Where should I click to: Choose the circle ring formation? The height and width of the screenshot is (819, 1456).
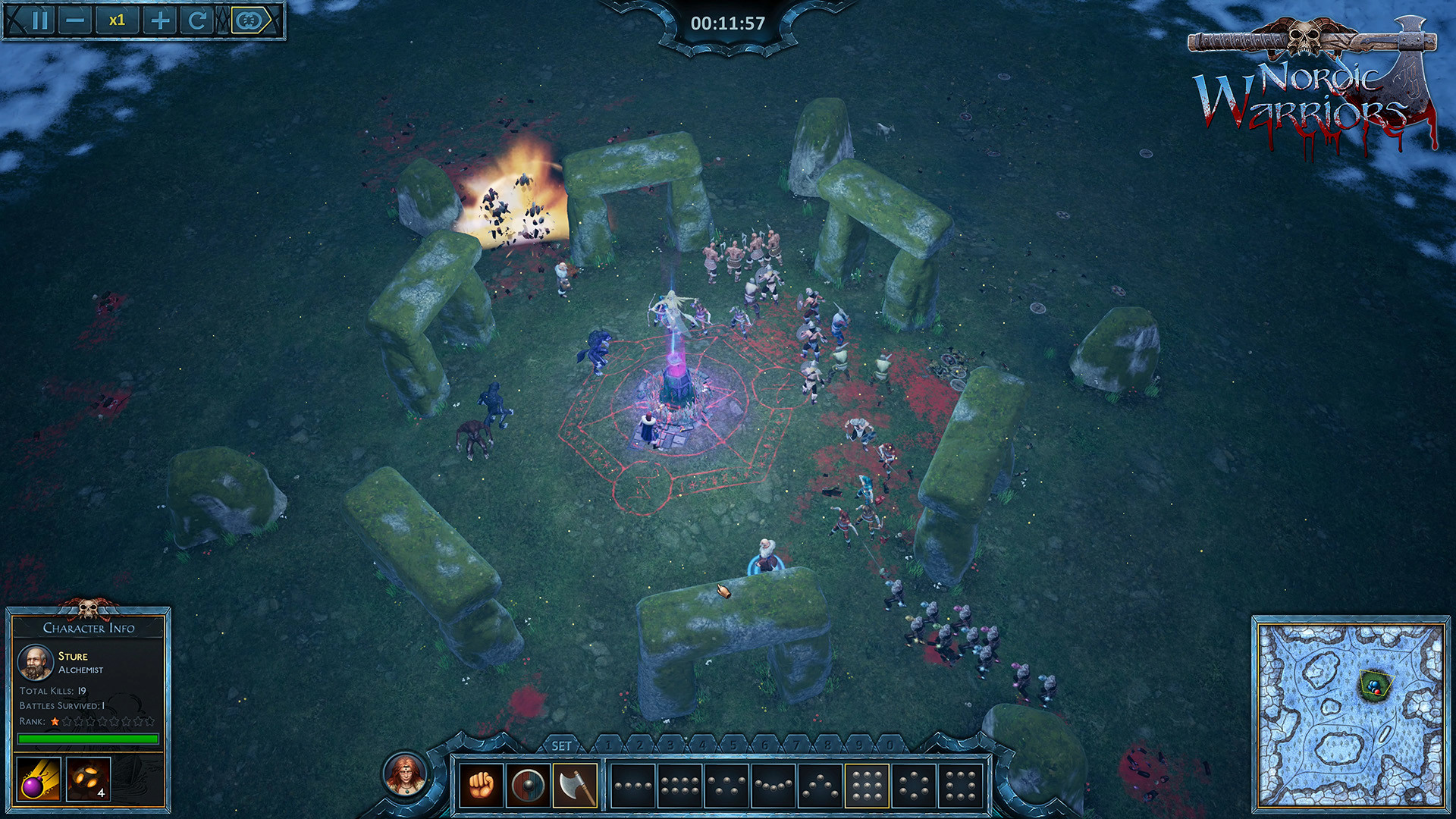pos(914,786)
